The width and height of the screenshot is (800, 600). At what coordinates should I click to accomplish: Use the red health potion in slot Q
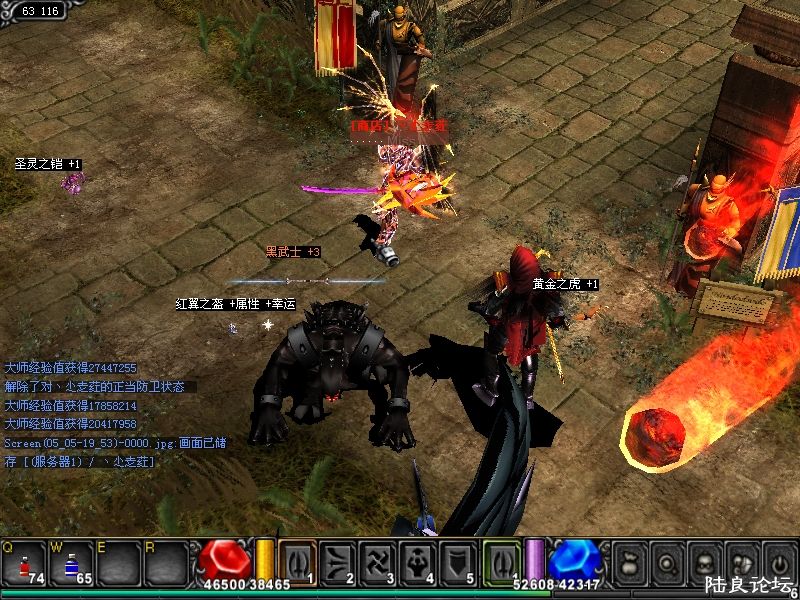coord(25,563)
